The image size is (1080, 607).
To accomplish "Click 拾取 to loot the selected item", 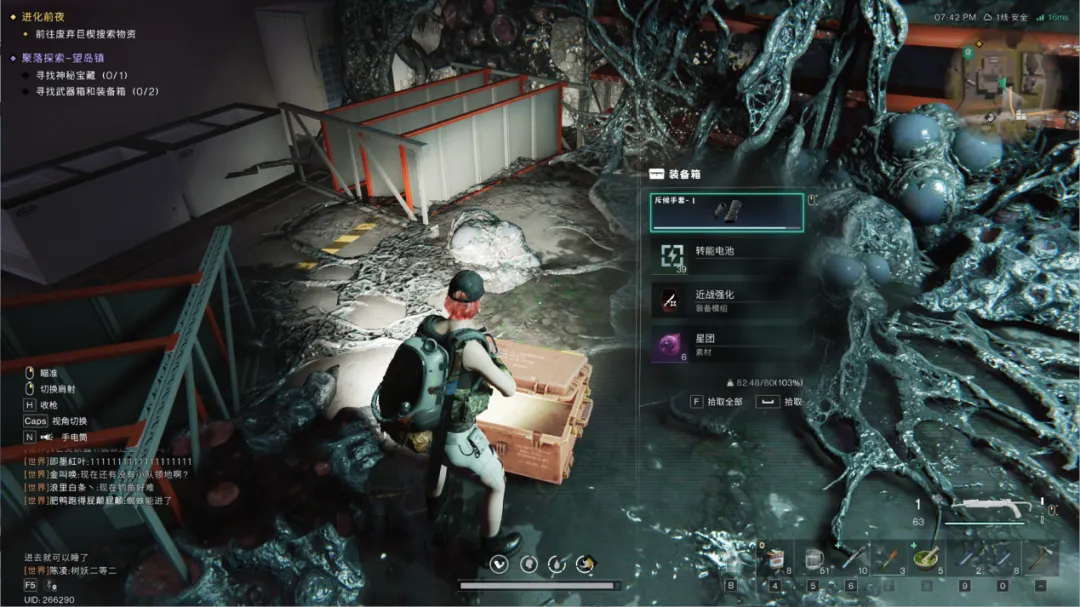I will (780, 401).
